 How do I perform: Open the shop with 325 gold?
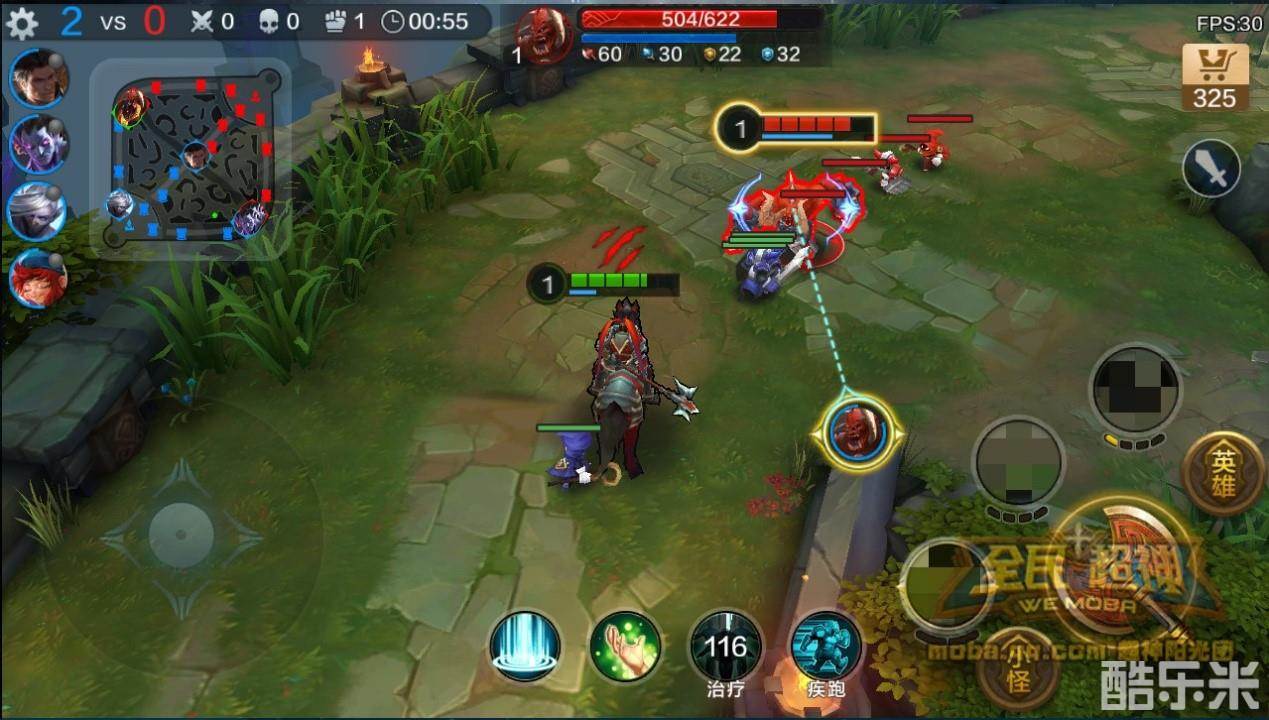(x=1214, y=77)
